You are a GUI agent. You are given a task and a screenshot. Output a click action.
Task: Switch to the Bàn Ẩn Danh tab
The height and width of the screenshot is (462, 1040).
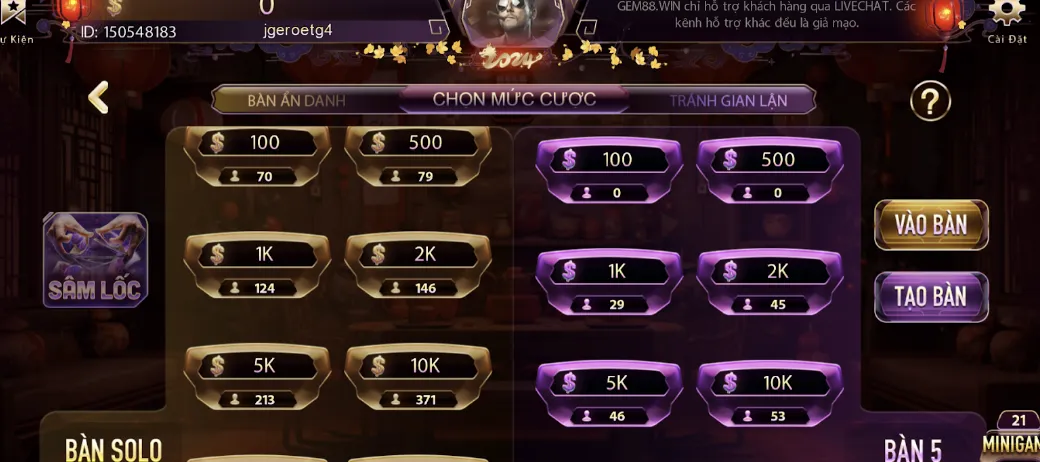[296, 100]
